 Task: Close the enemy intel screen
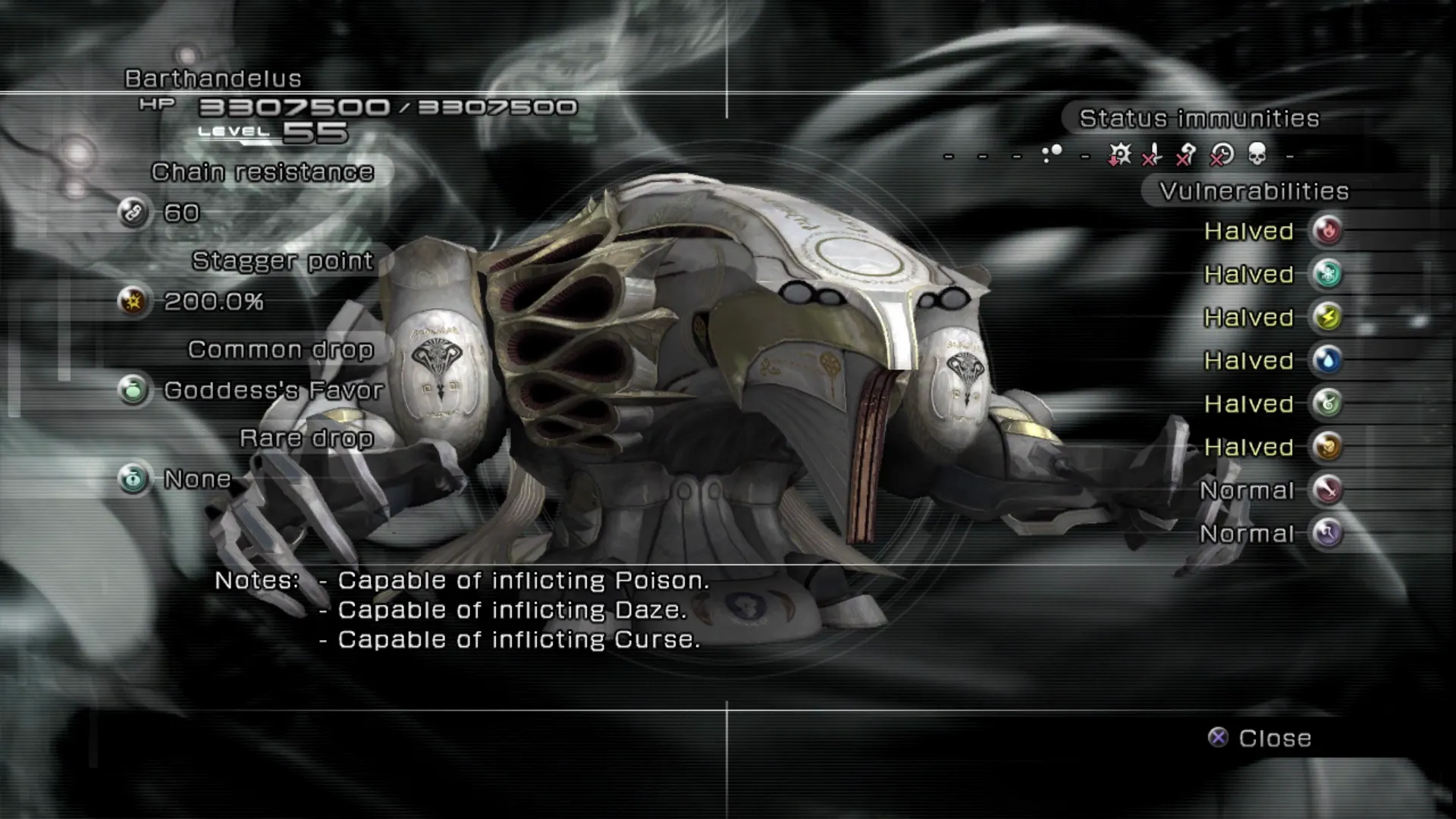(x=1260, y=738)
